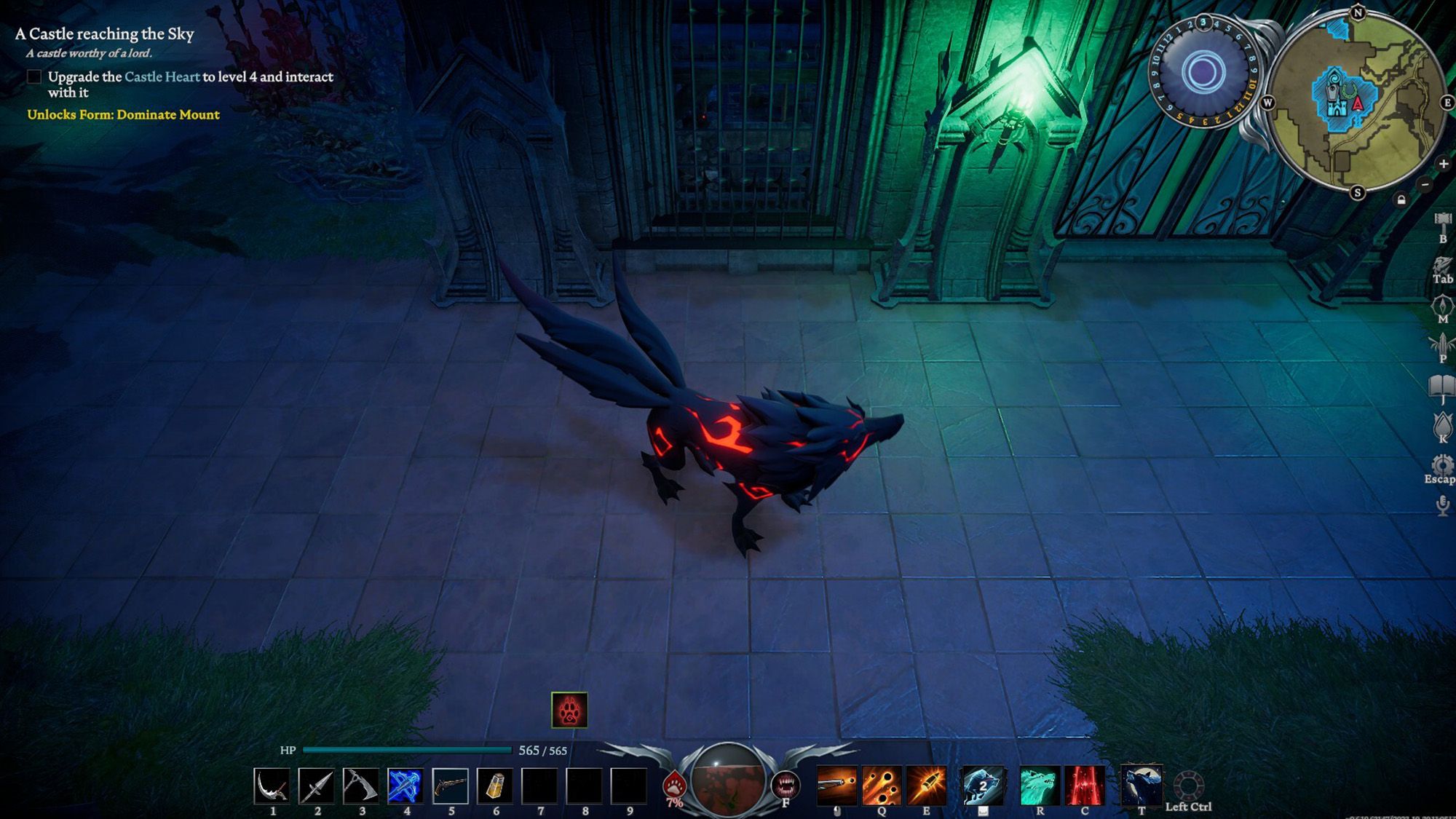Viewport: 1456px width, 819px height.
Task: Activate the fanged bite ability icon
Action: 786,785
